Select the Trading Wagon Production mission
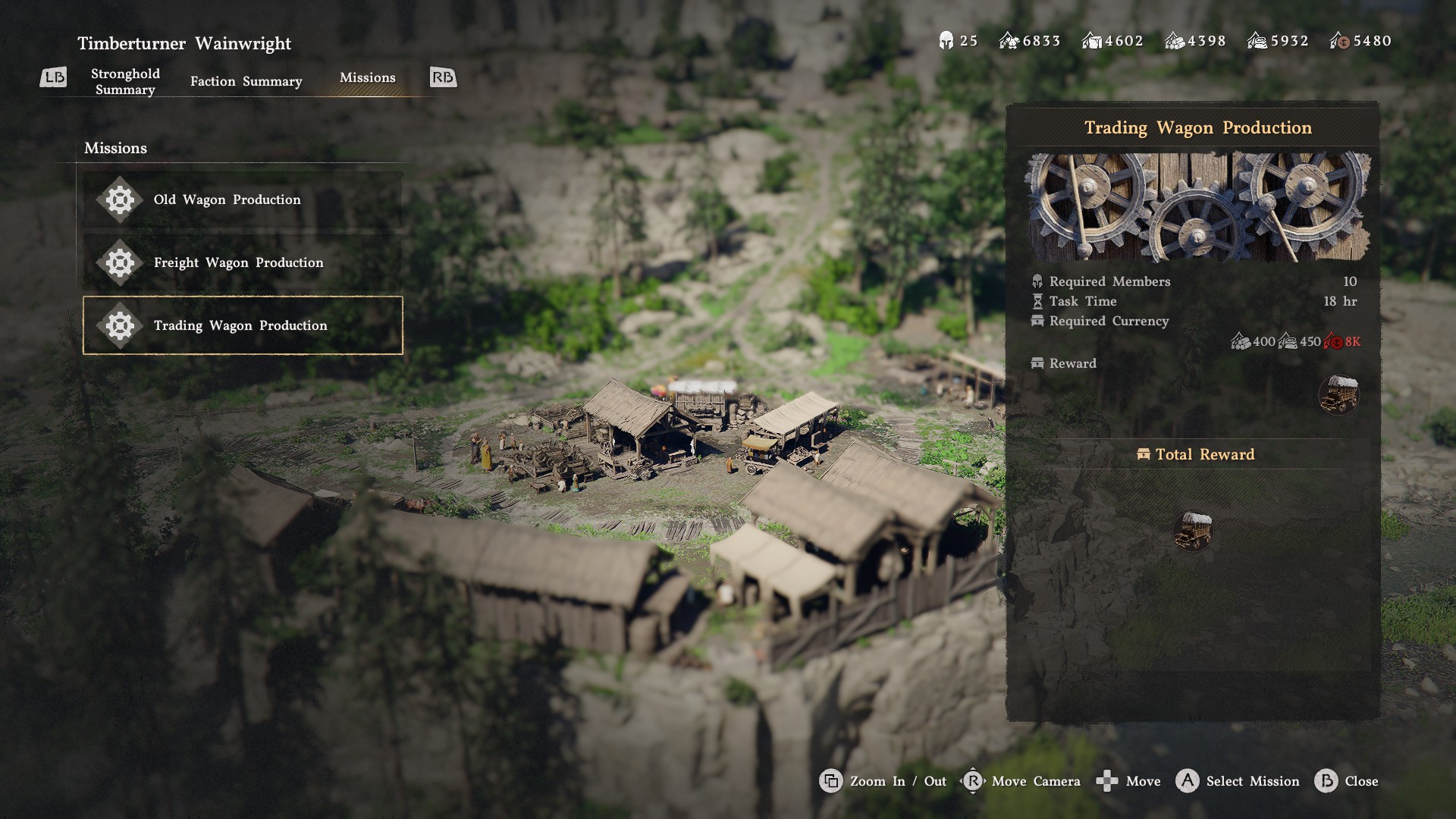1456x819 pixels. [x=241, y=325]
